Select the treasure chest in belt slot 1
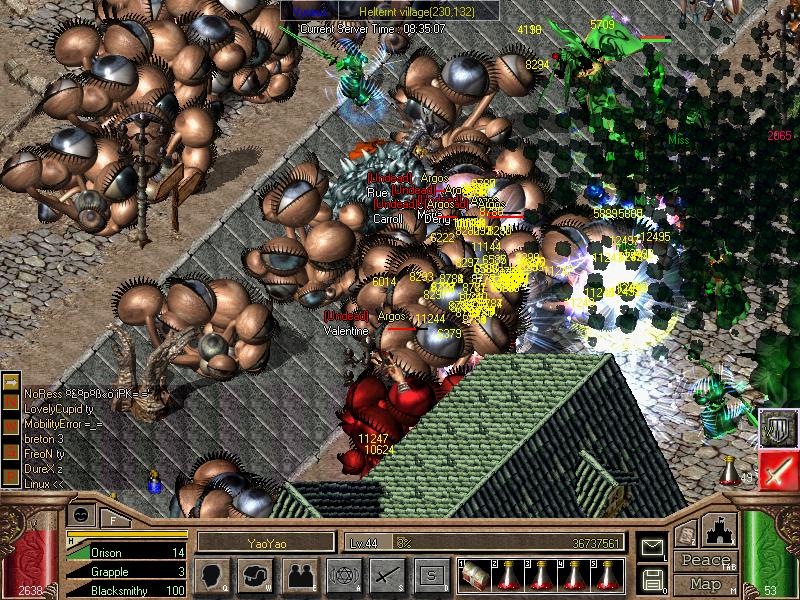Image resolution: width=800 pixels, height=600 pixels. coord(474,575)
